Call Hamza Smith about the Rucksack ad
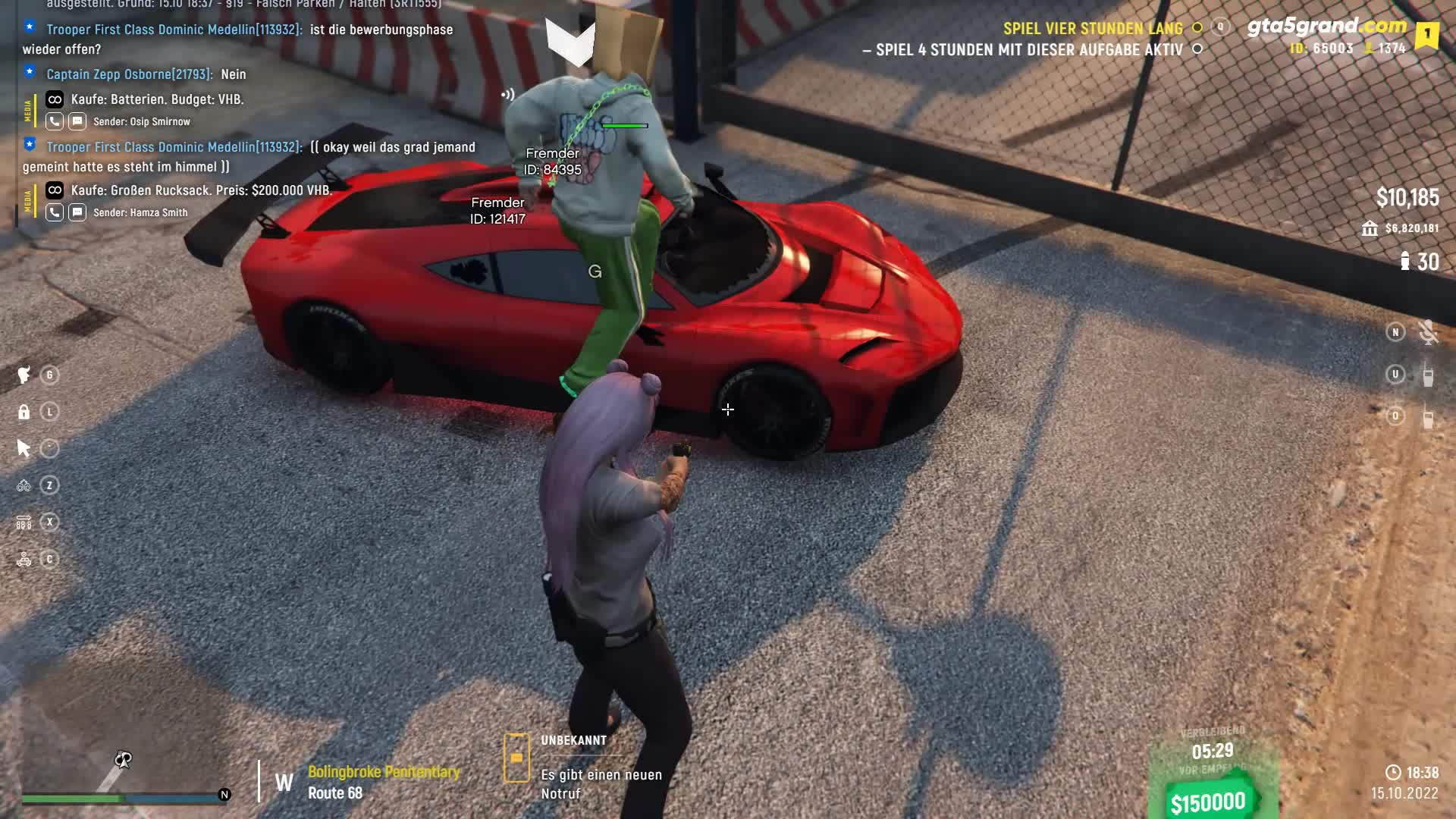Screen dimensions: 1456x819 point(55,212)
